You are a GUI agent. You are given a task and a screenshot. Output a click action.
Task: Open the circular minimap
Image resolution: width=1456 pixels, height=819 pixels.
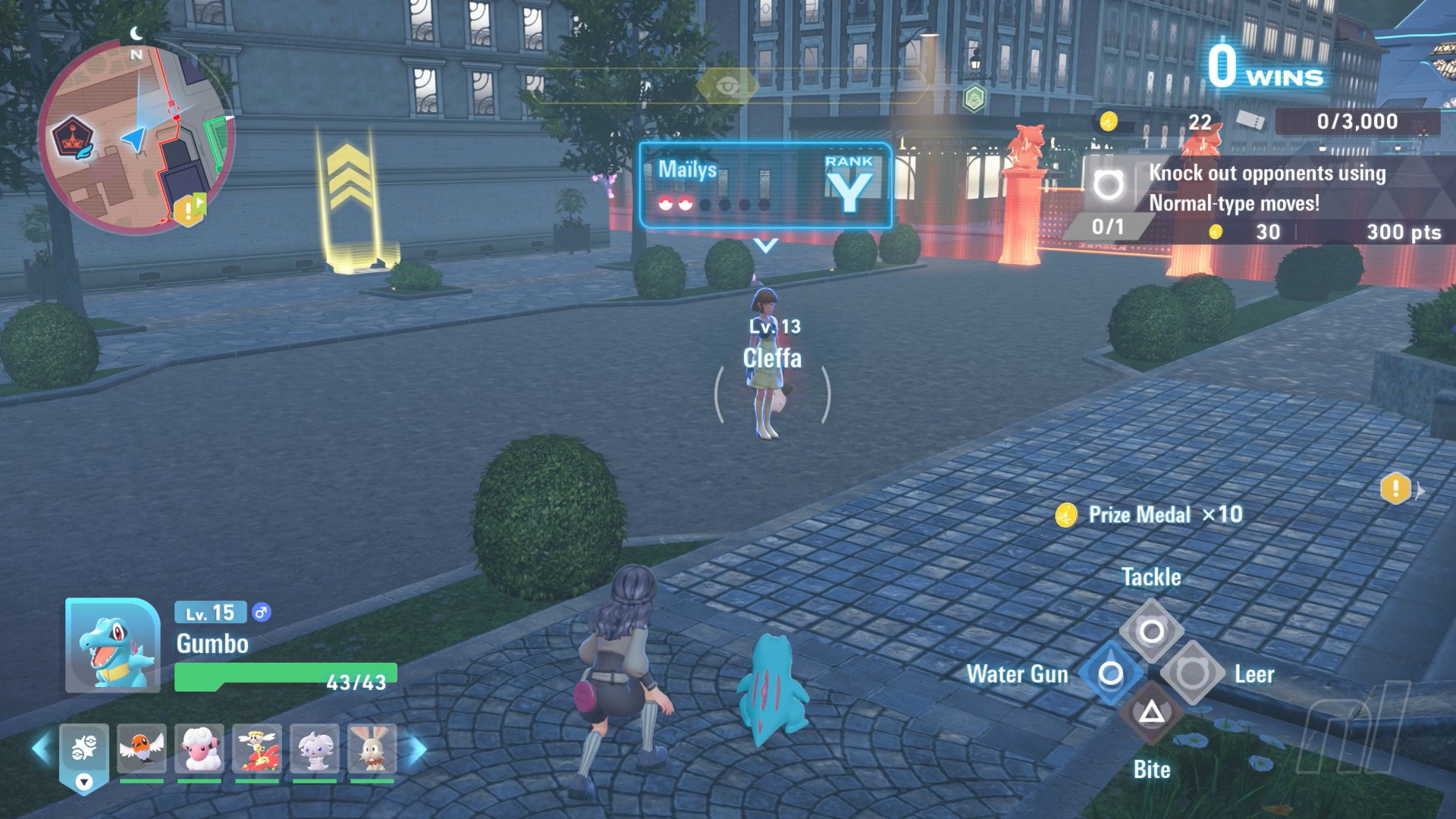pyautogui.click(x=136, y=136)
